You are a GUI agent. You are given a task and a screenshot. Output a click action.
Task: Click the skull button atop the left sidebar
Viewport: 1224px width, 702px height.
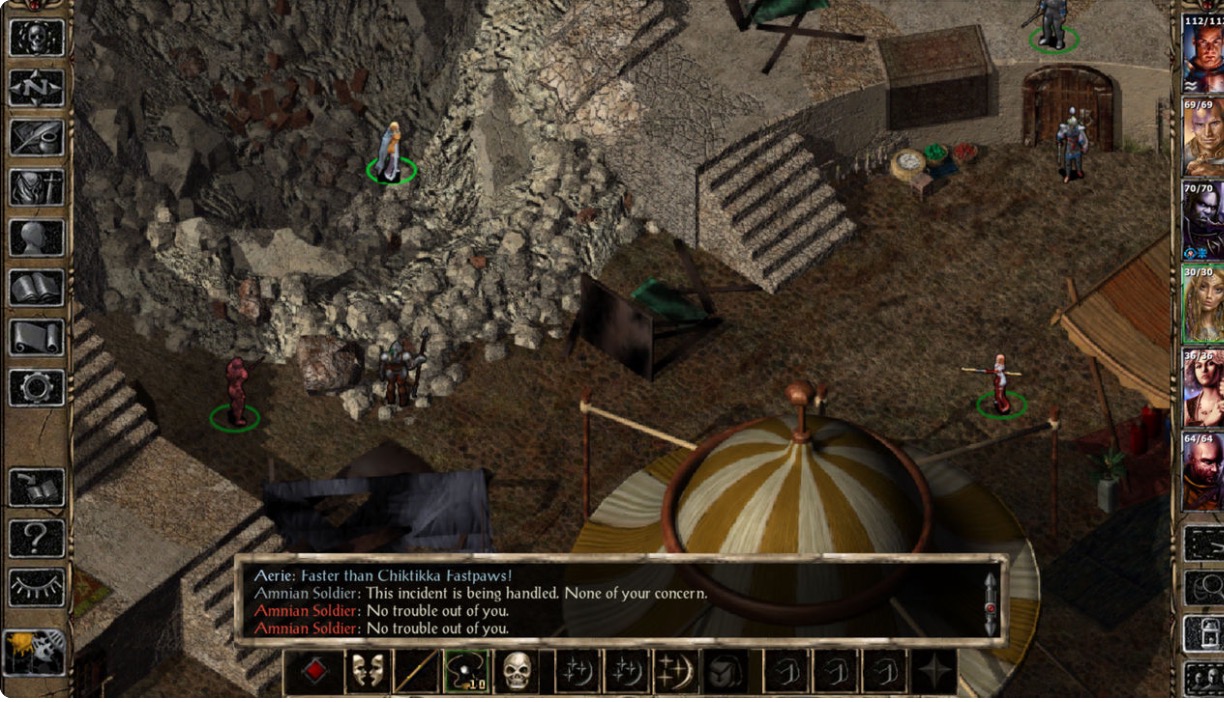(37, 38)
